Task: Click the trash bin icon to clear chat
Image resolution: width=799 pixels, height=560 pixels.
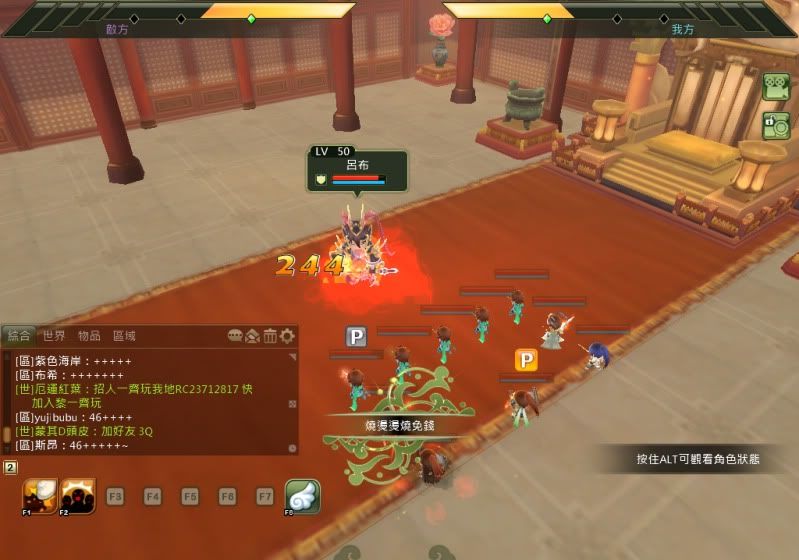Action: (x=270, y=336)
